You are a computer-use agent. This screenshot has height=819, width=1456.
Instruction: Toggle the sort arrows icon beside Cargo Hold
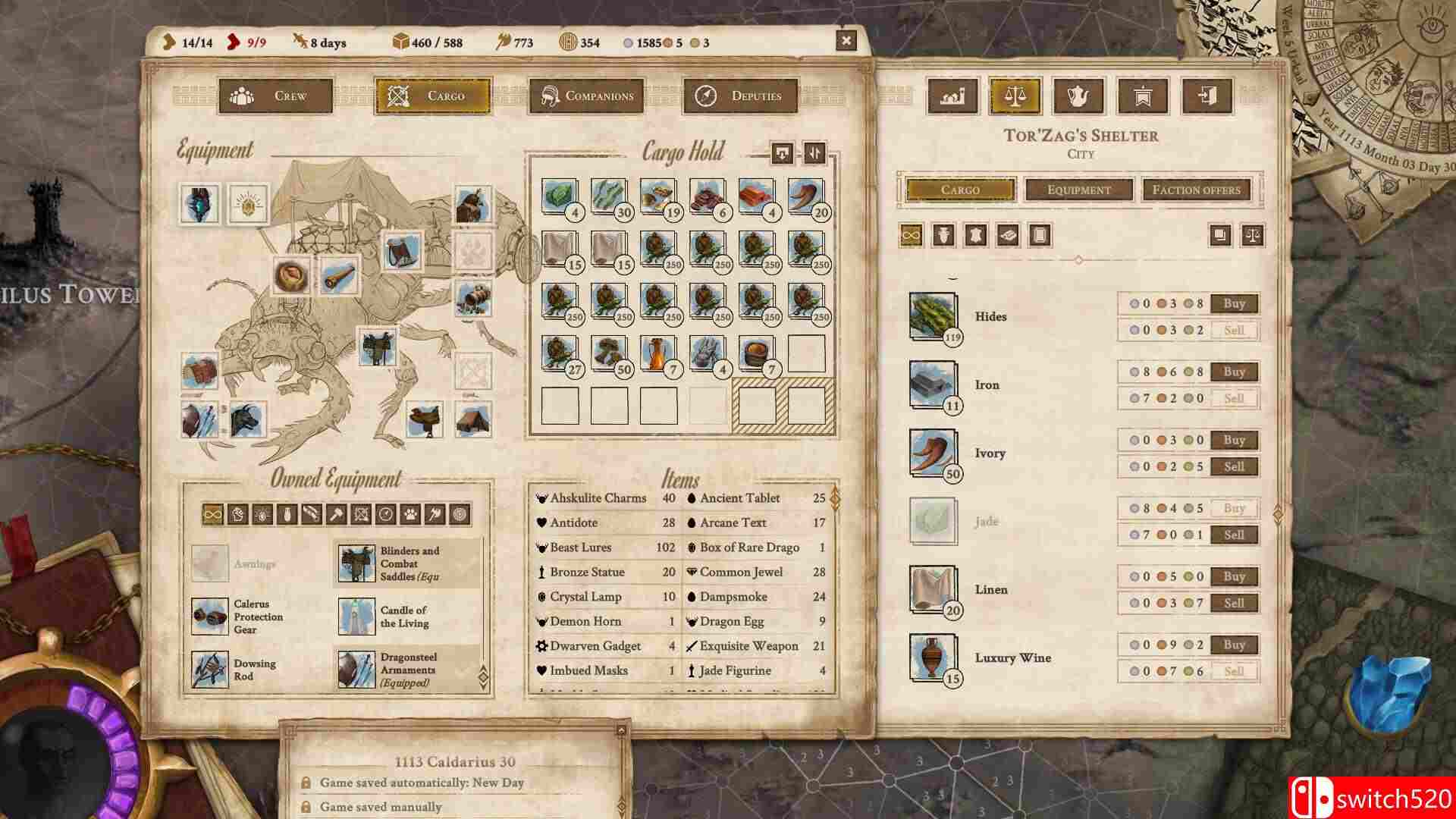[x=814, y=152]
